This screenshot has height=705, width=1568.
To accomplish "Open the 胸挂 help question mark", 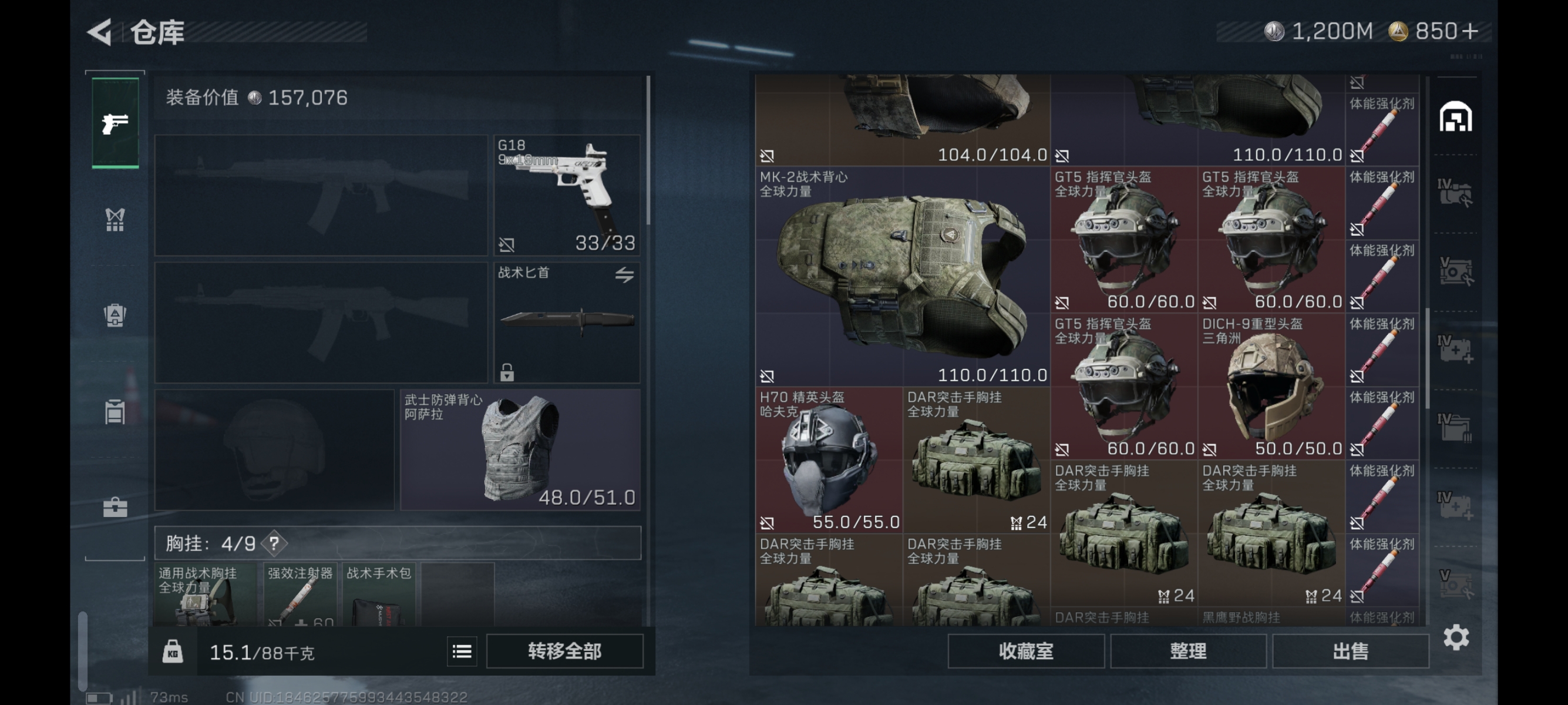I will click(274, 543).
